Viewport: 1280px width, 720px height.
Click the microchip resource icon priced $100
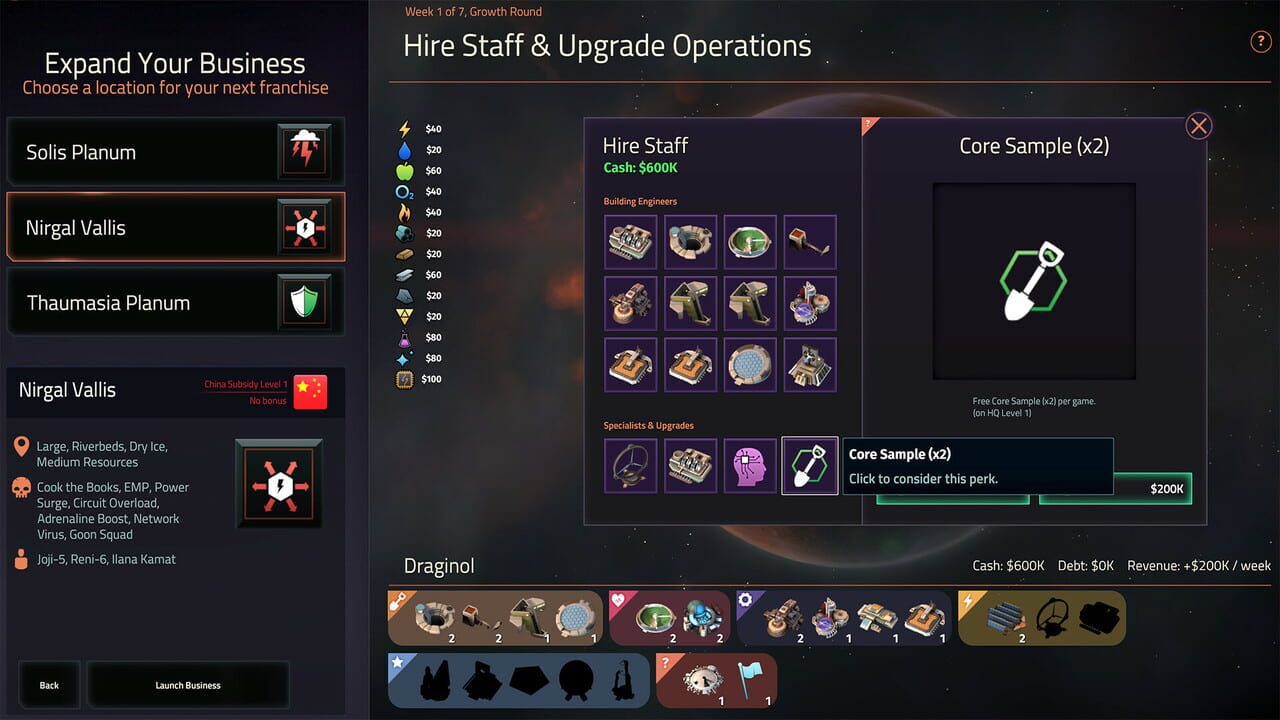pos(404,379)
